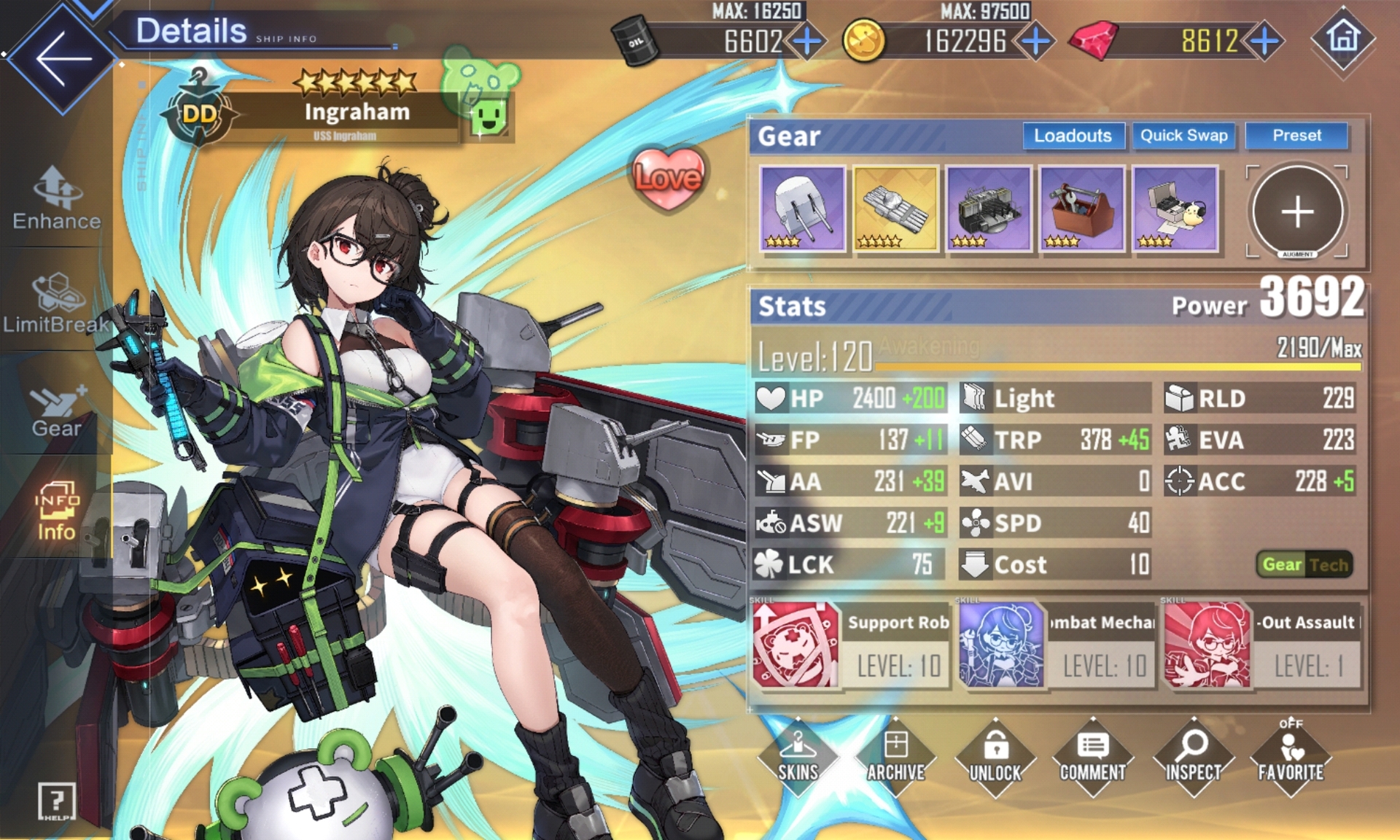Open the gear Loadouts menu

[x=1072, y=136]
